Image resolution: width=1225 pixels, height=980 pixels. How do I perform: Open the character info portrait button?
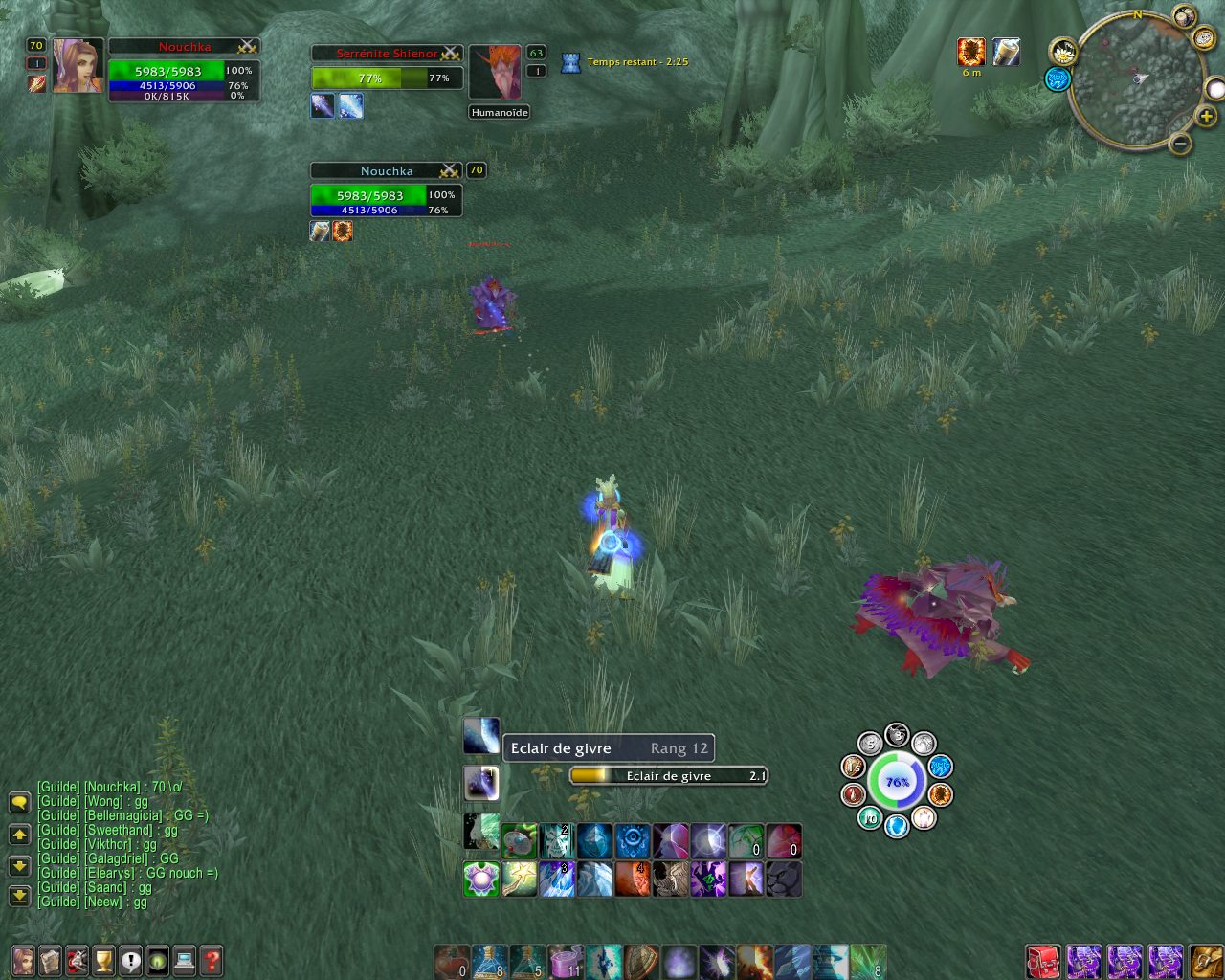(22, 960)
